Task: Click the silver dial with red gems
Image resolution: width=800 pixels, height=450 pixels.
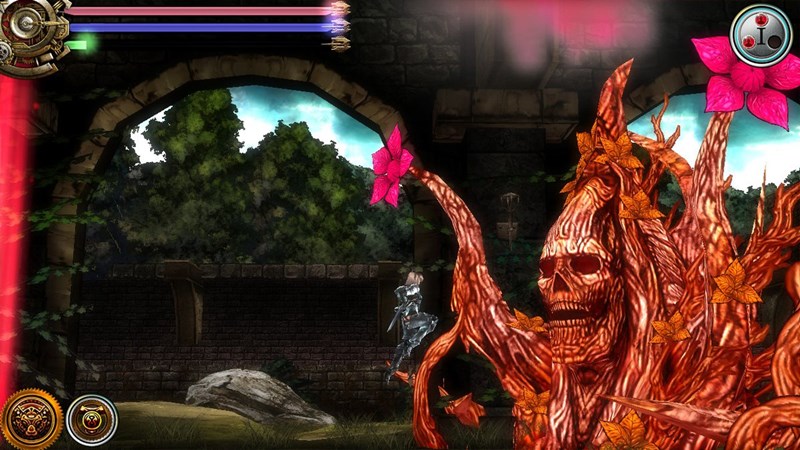Action: pos(760,34)
